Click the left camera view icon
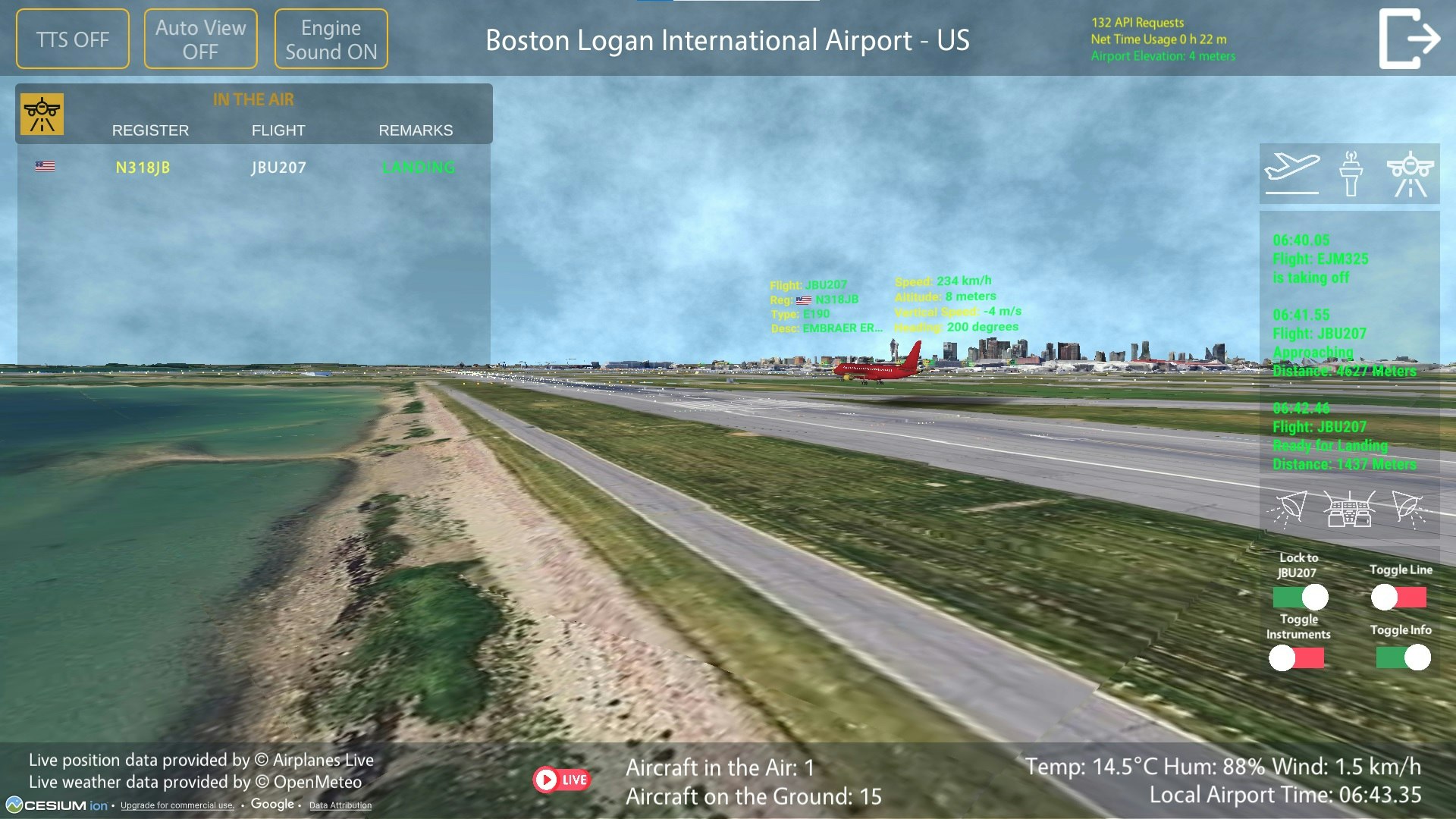This screenshot has width=1456, height=819. point(1291,508)
